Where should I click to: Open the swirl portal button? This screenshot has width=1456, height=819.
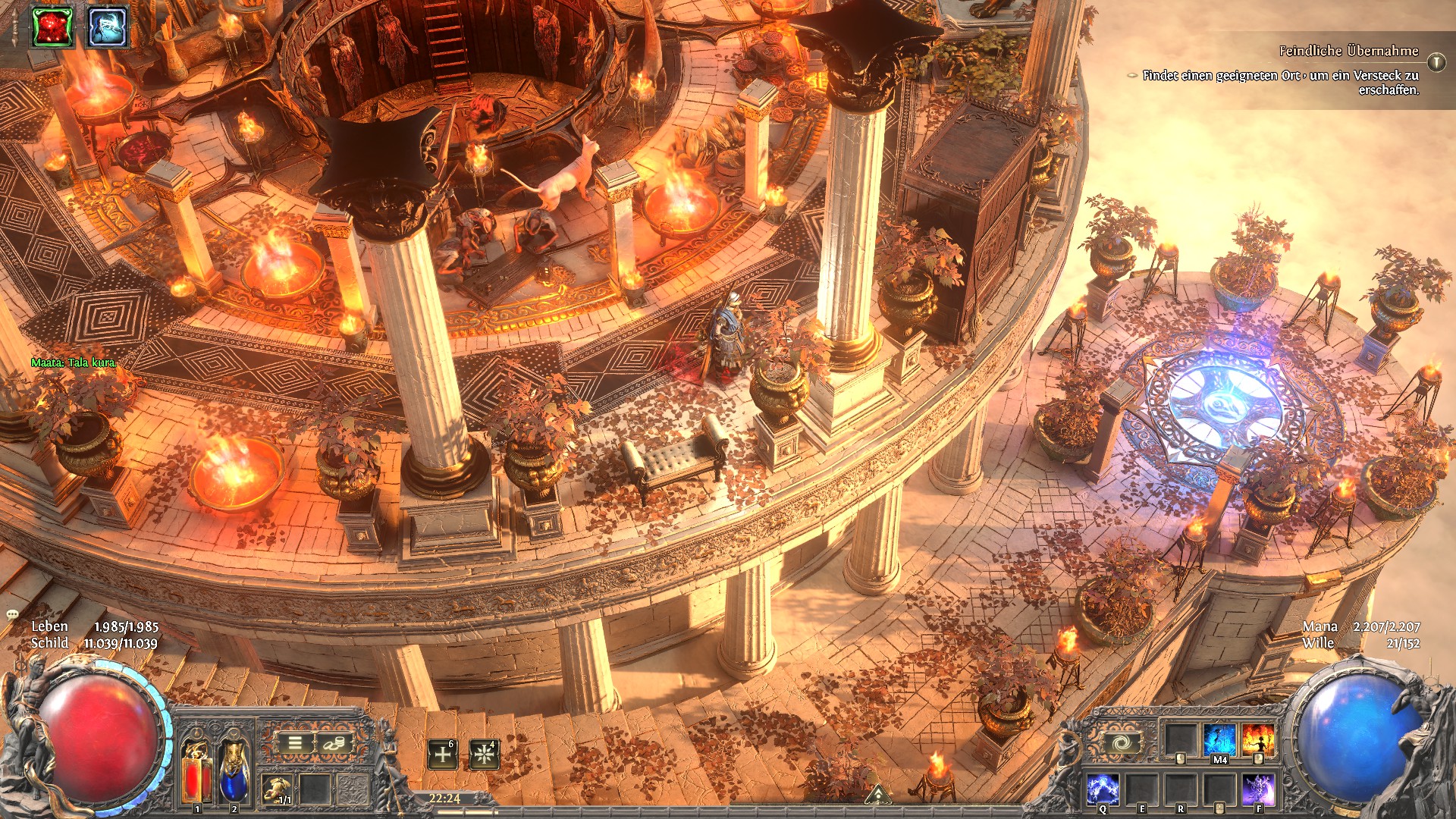[x=1121, y=742]
